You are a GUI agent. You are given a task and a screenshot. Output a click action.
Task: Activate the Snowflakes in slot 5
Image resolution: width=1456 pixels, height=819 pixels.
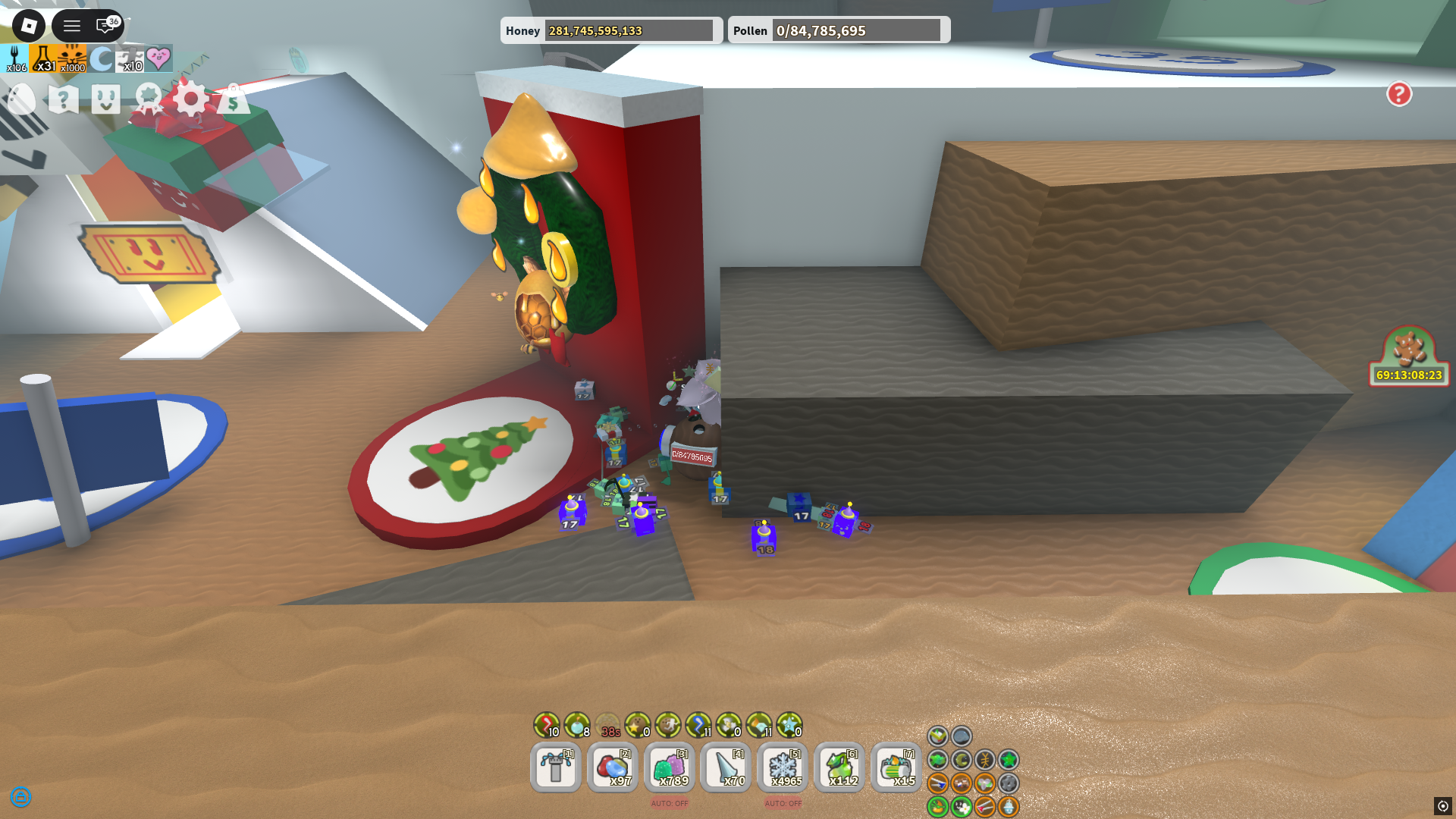tap(782, 767)
